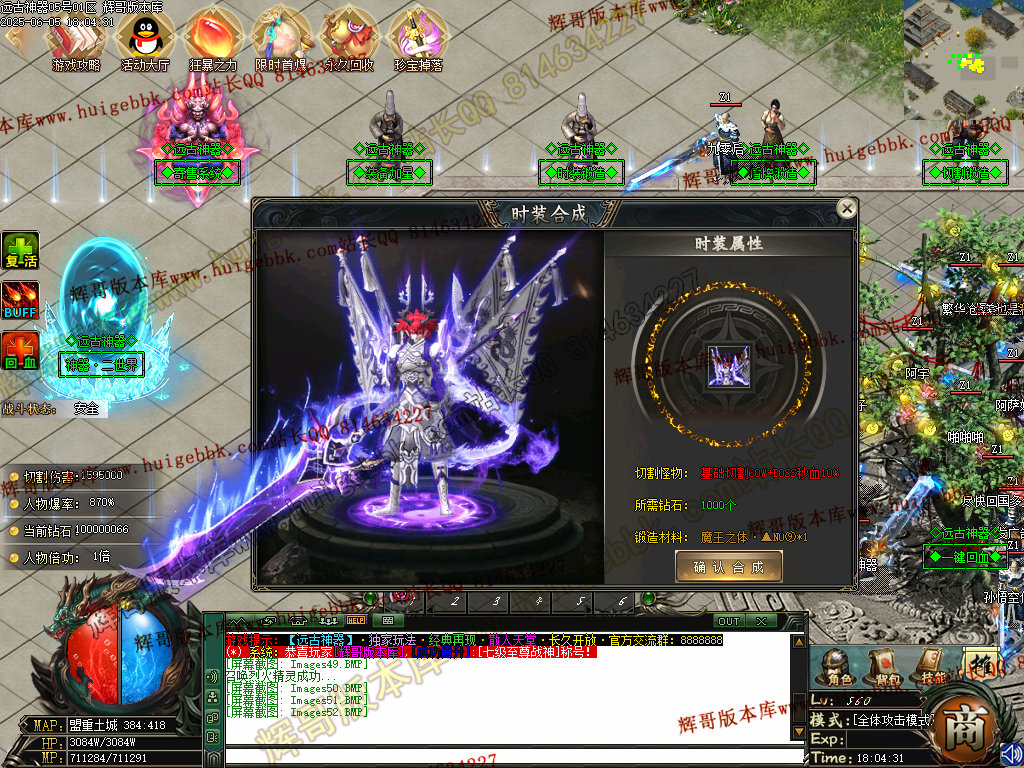Activate the red BUFF icon

20,300
